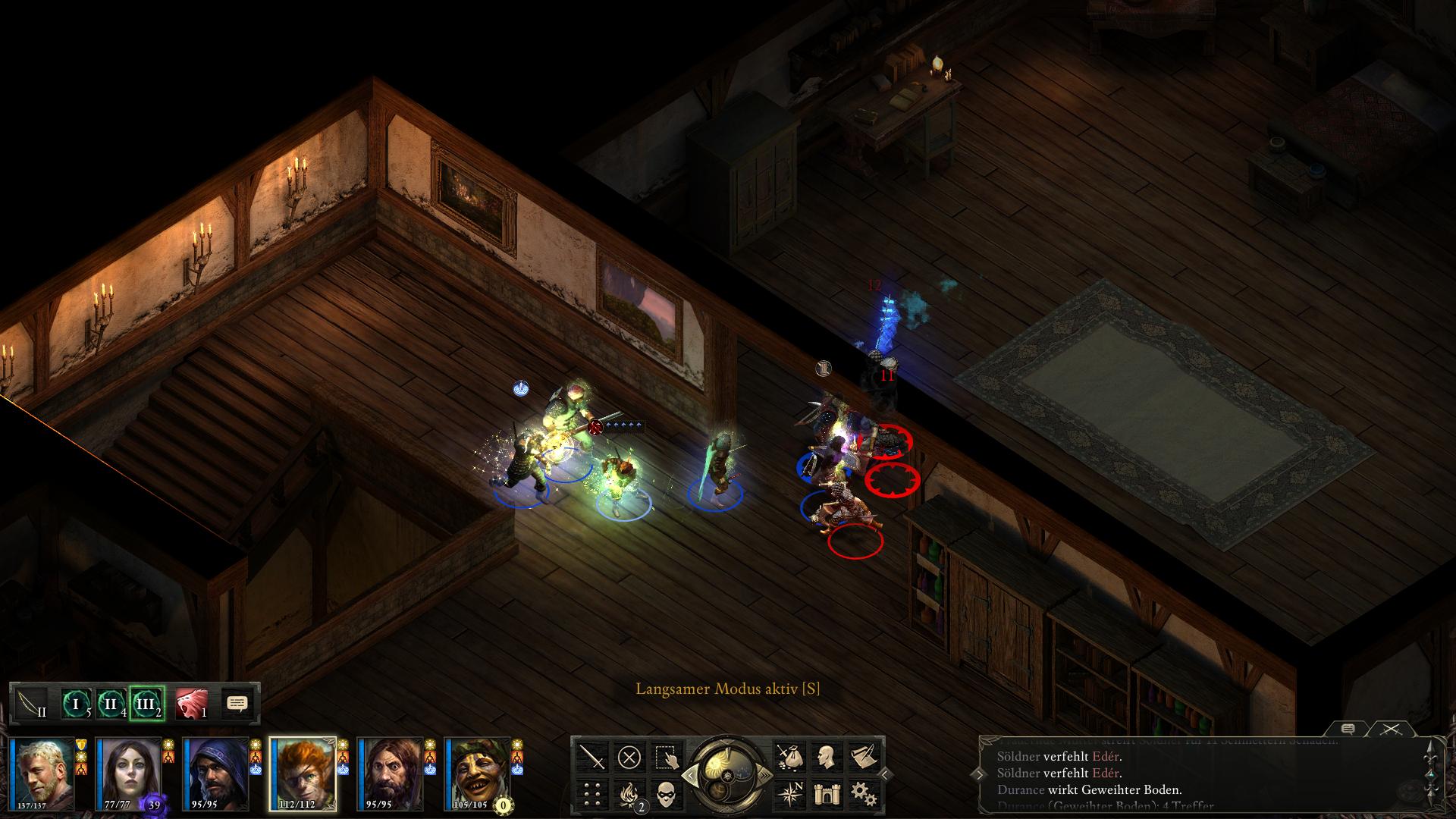This screenshot has height=819, width=1456.
Task: Cancel the current action with the circled X
Action: coord(629,757)
